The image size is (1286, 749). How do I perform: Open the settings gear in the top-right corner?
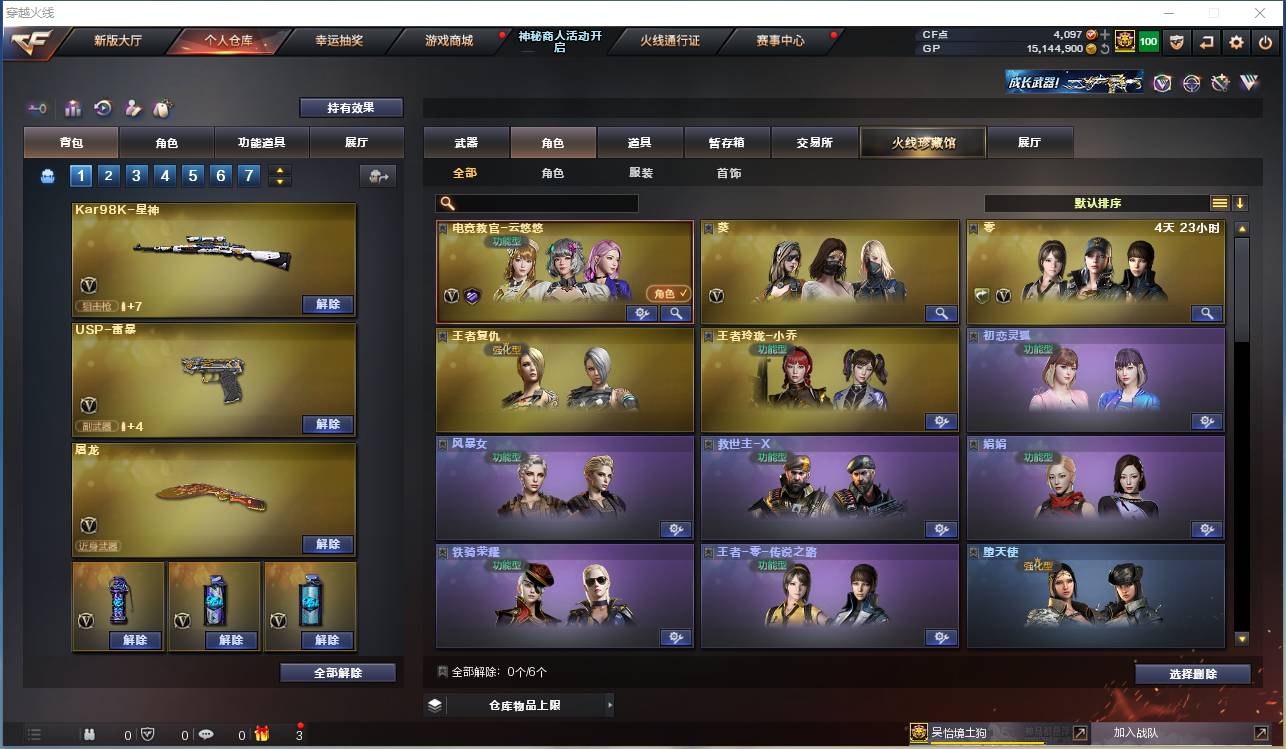[1236, 42]
